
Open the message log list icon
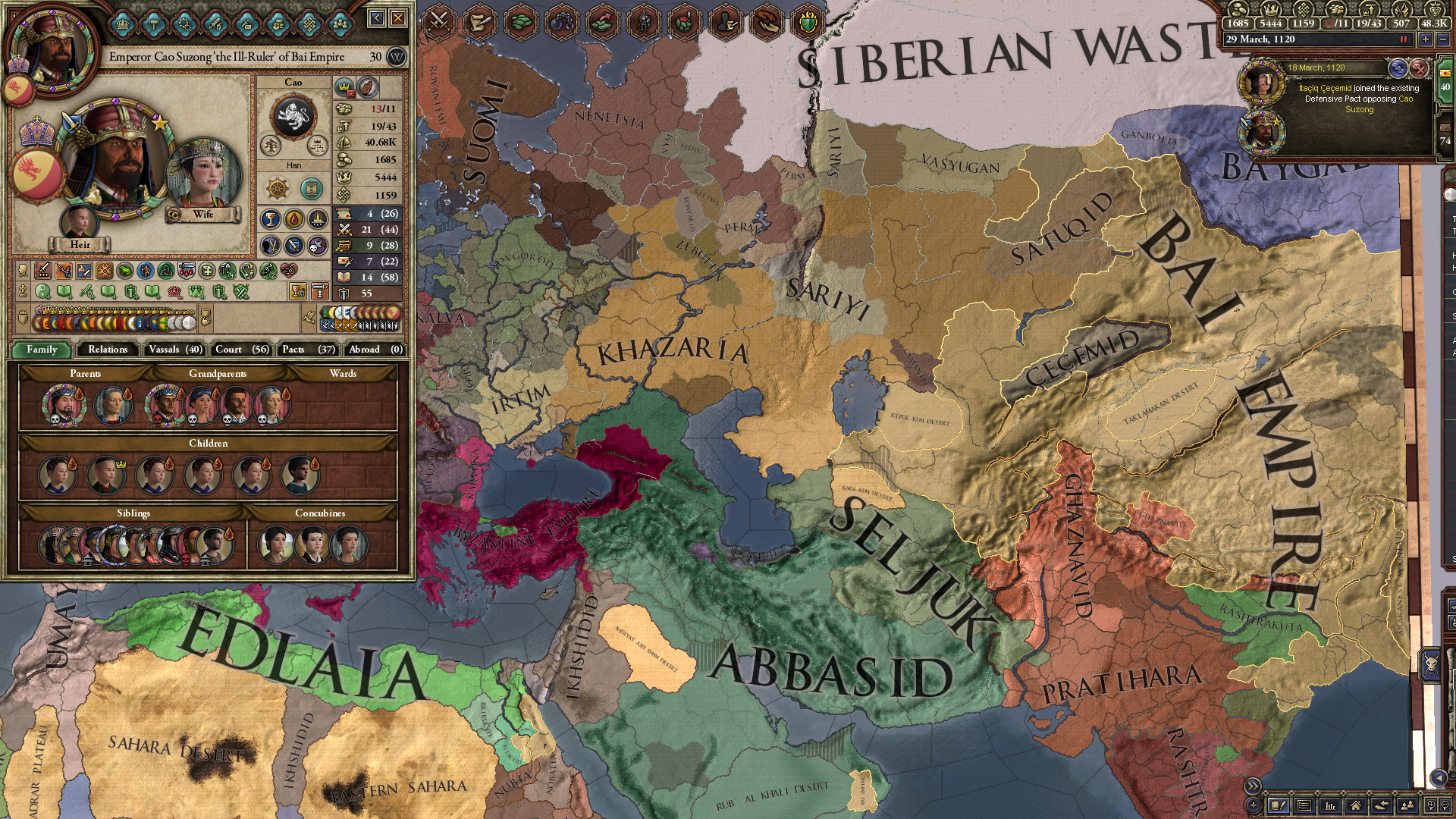click(1305, 806)
